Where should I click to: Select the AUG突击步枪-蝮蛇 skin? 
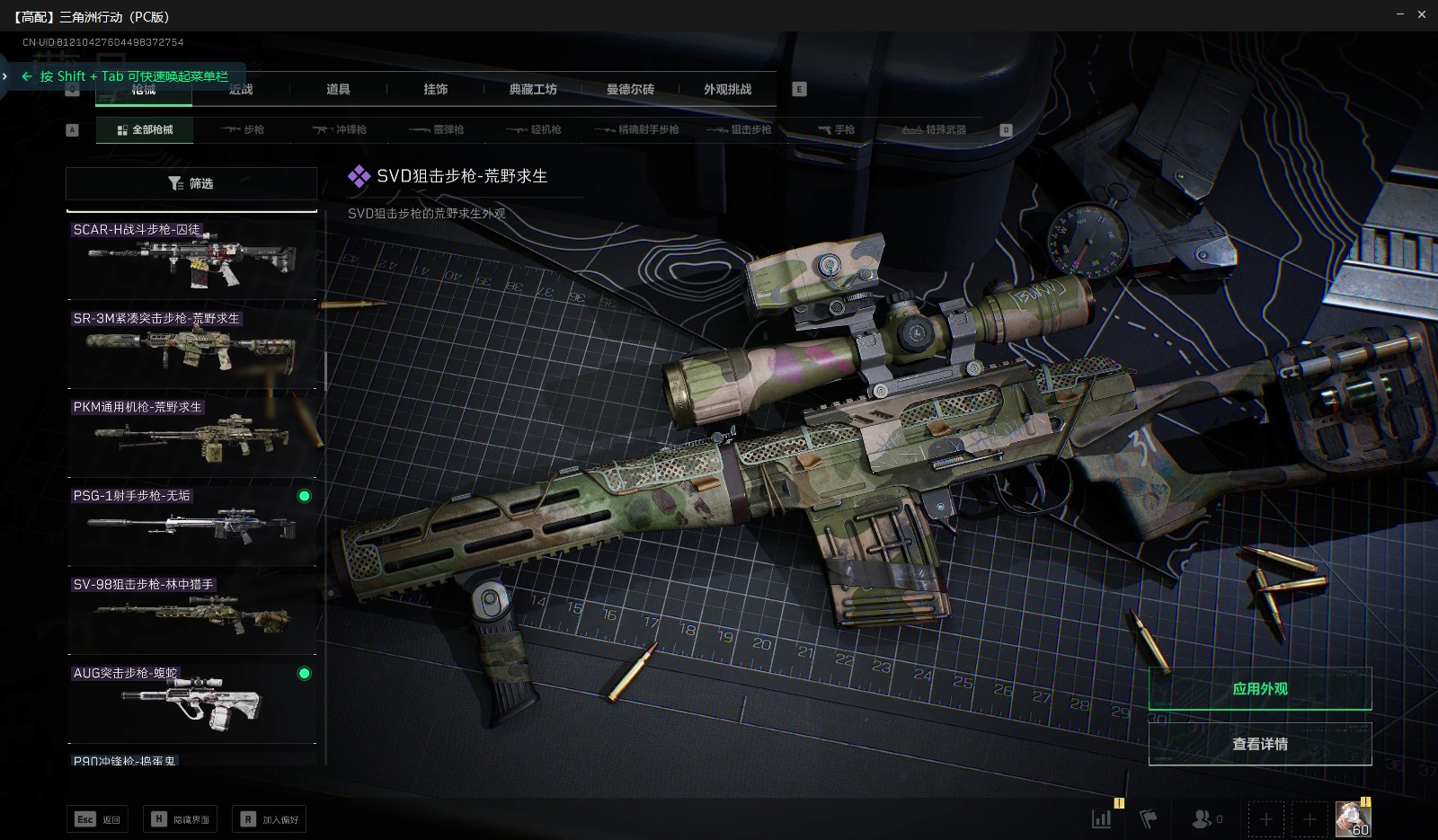(x=191, y=703)
